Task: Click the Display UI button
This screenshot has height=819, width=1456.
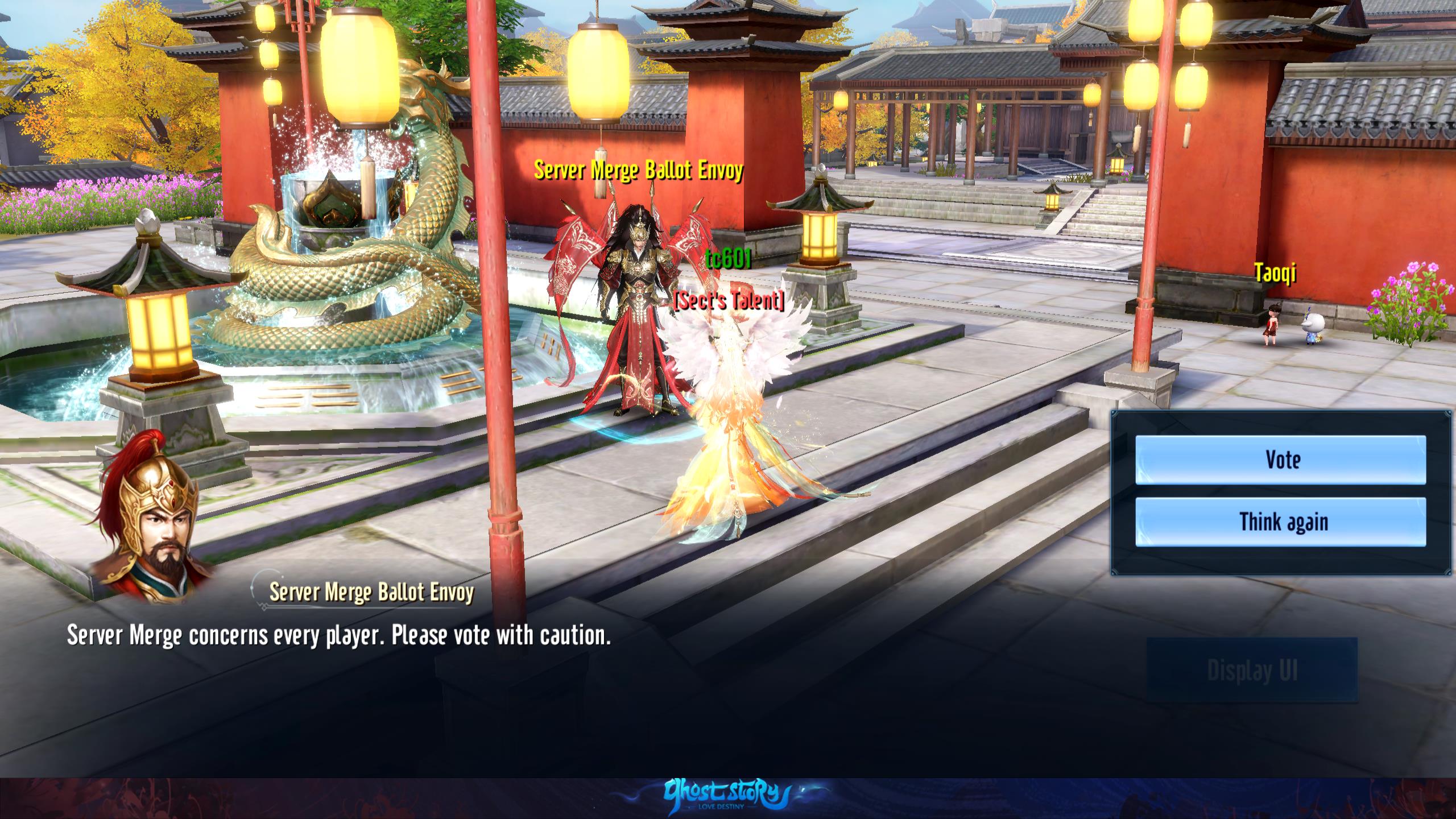Action: click(1252, 670)
